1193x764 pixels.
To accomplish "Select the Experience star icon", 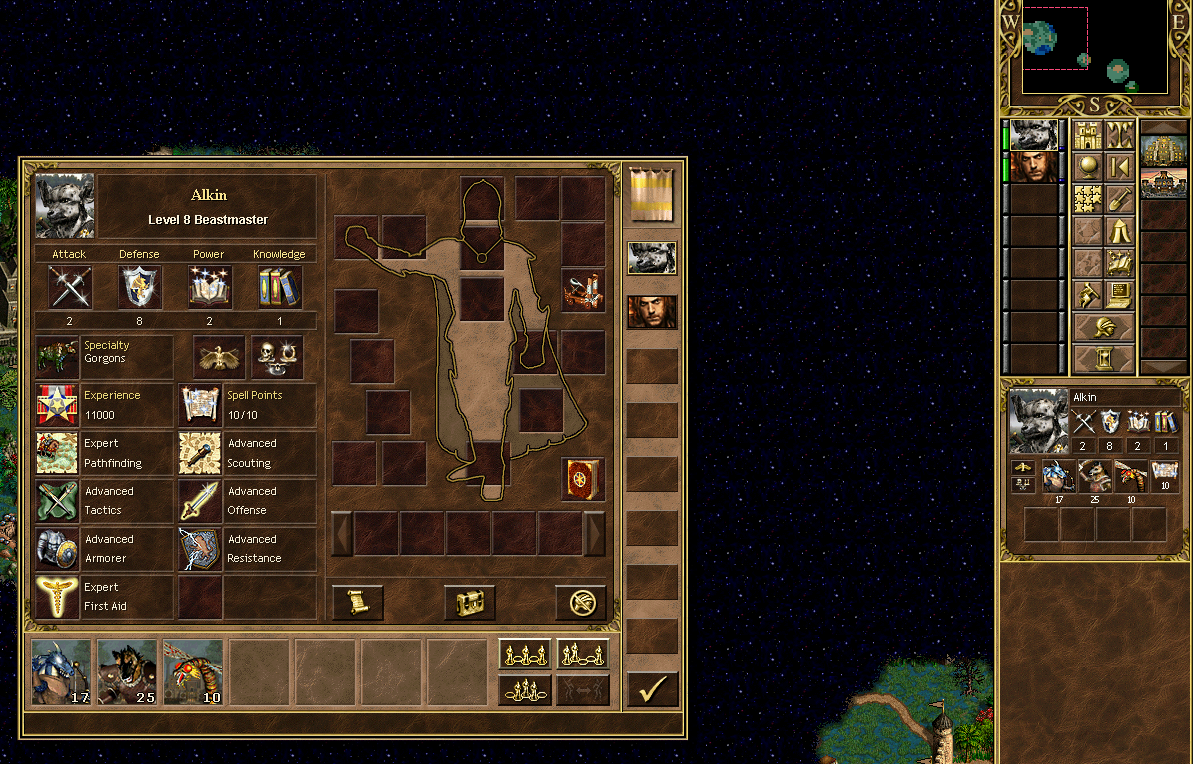I will click(x=57, y=404).
